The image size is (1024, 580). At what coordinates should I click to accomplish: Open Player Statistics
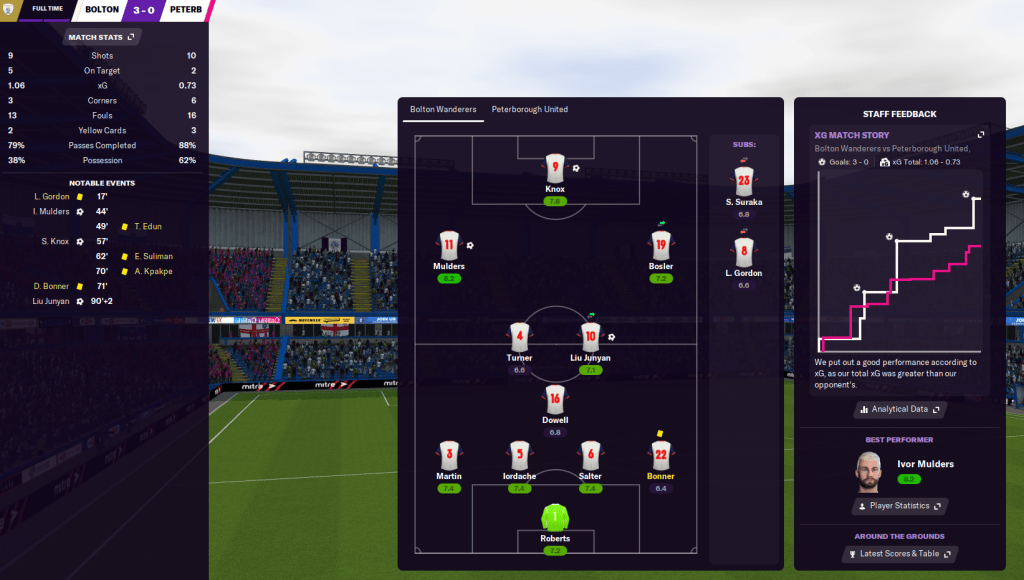point(899,506)
